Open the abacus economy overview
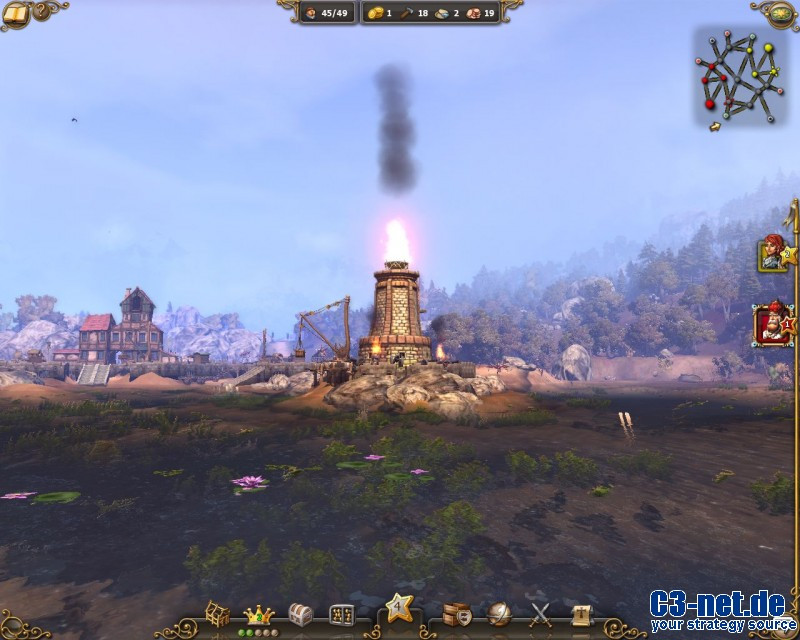Viewport: 800px width, 640px height. coord(341,613)
